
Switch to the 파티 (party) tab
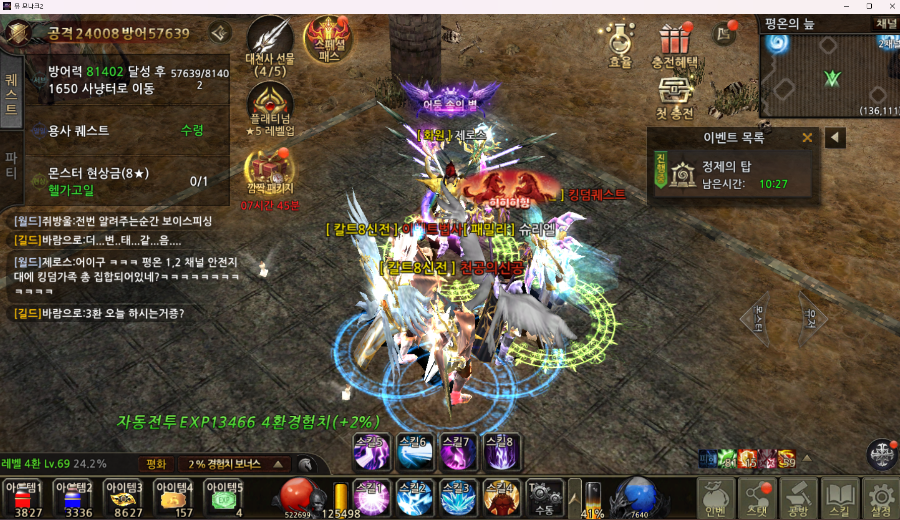11,164
